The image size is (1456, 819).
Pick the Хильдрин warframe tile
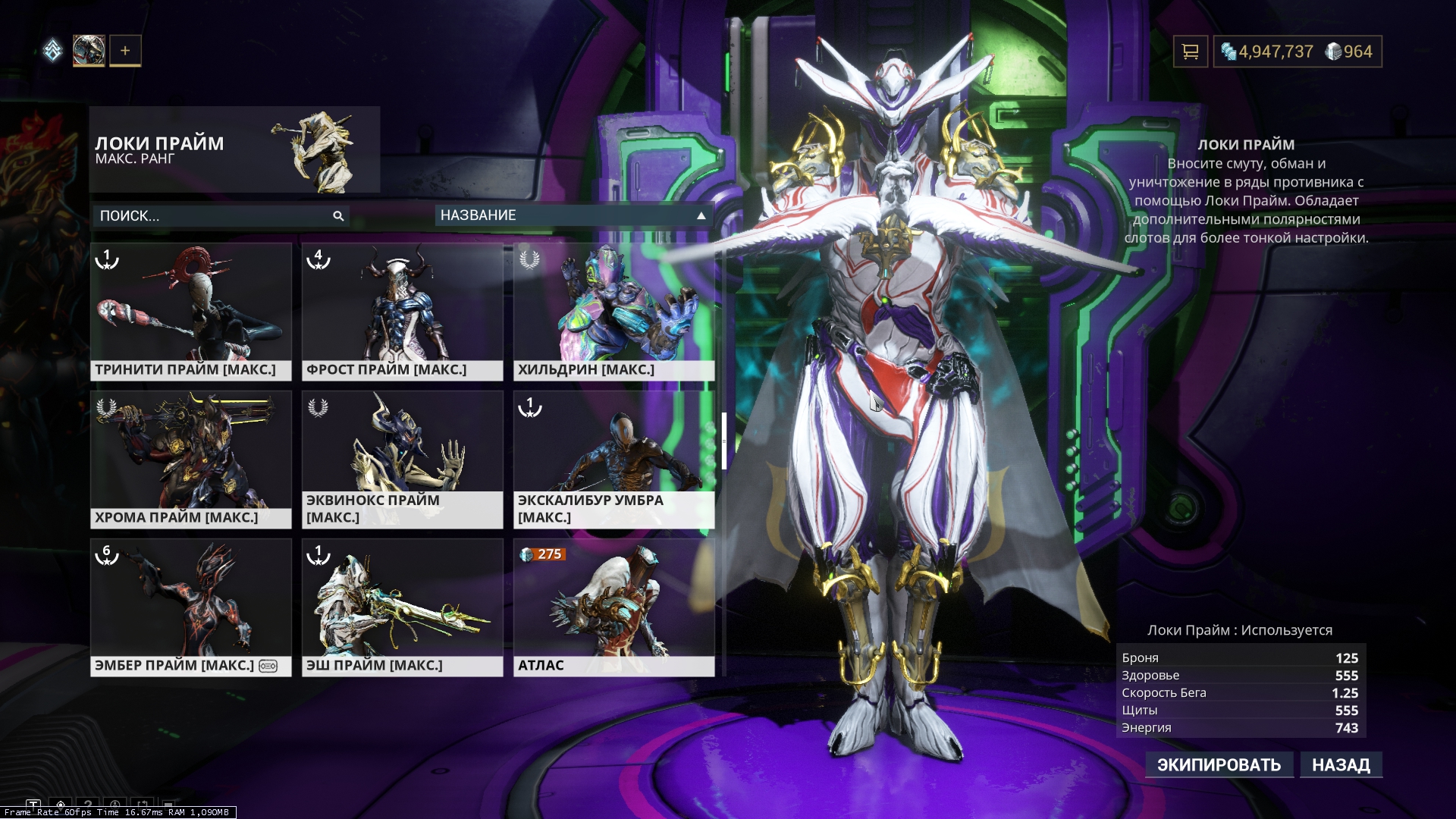613,311
